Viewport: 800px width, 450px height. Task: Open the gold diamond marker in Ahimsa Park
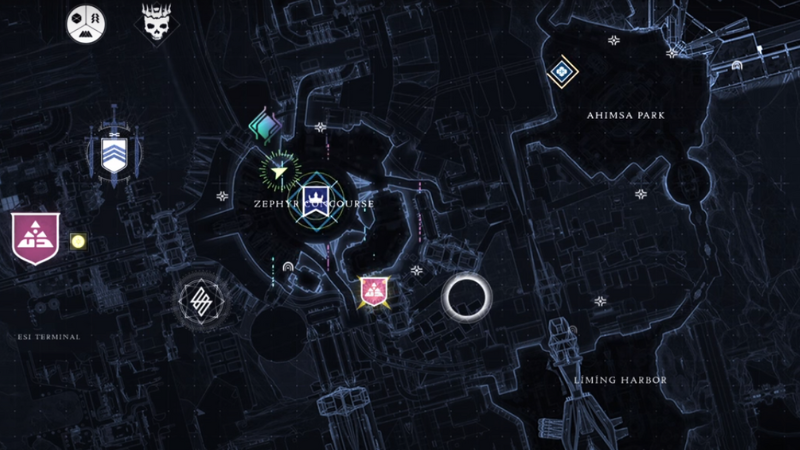coord(563,71)
